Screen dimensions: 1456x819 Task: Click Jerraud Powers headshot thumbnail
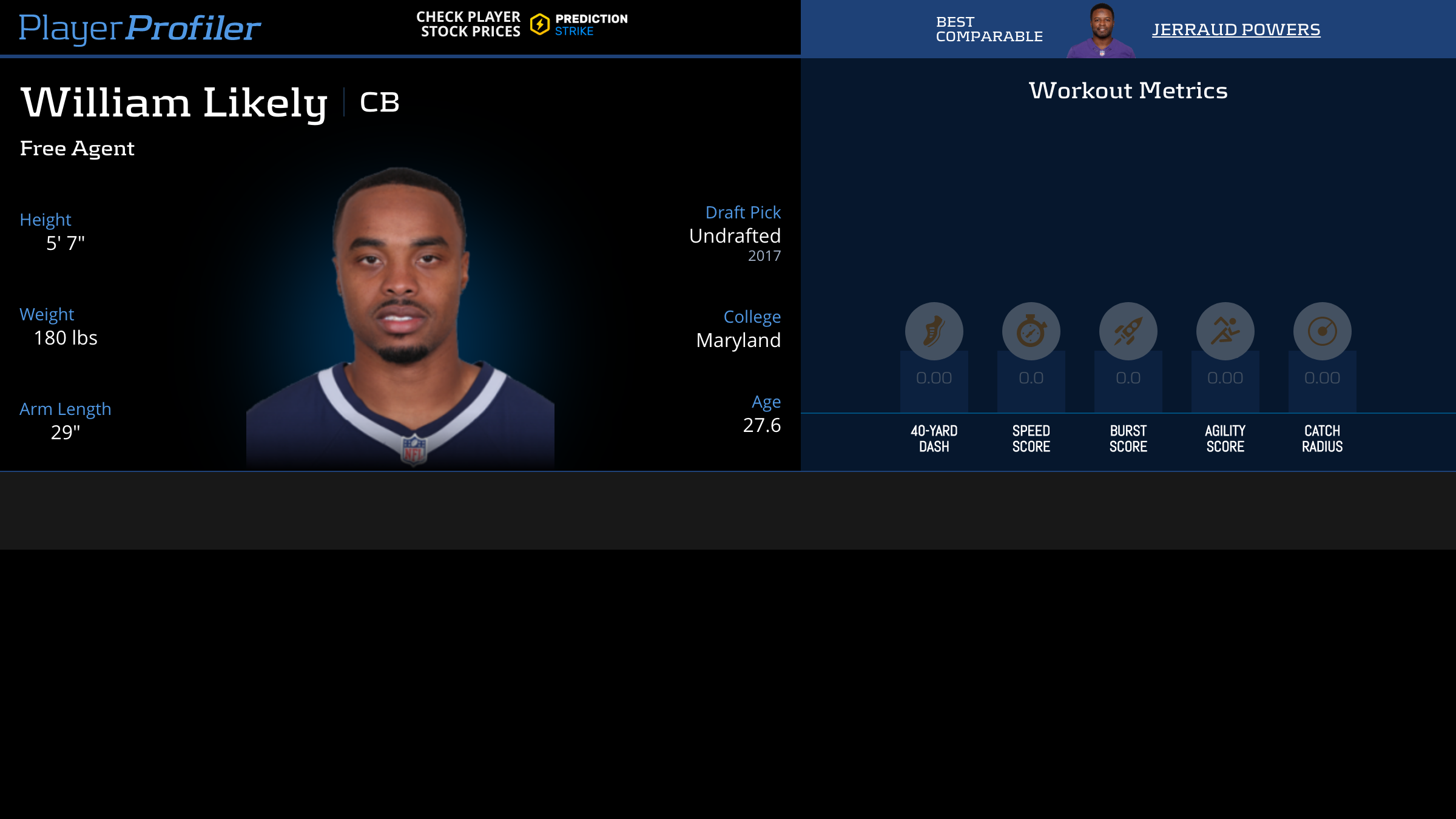(x=1101, y=30)
